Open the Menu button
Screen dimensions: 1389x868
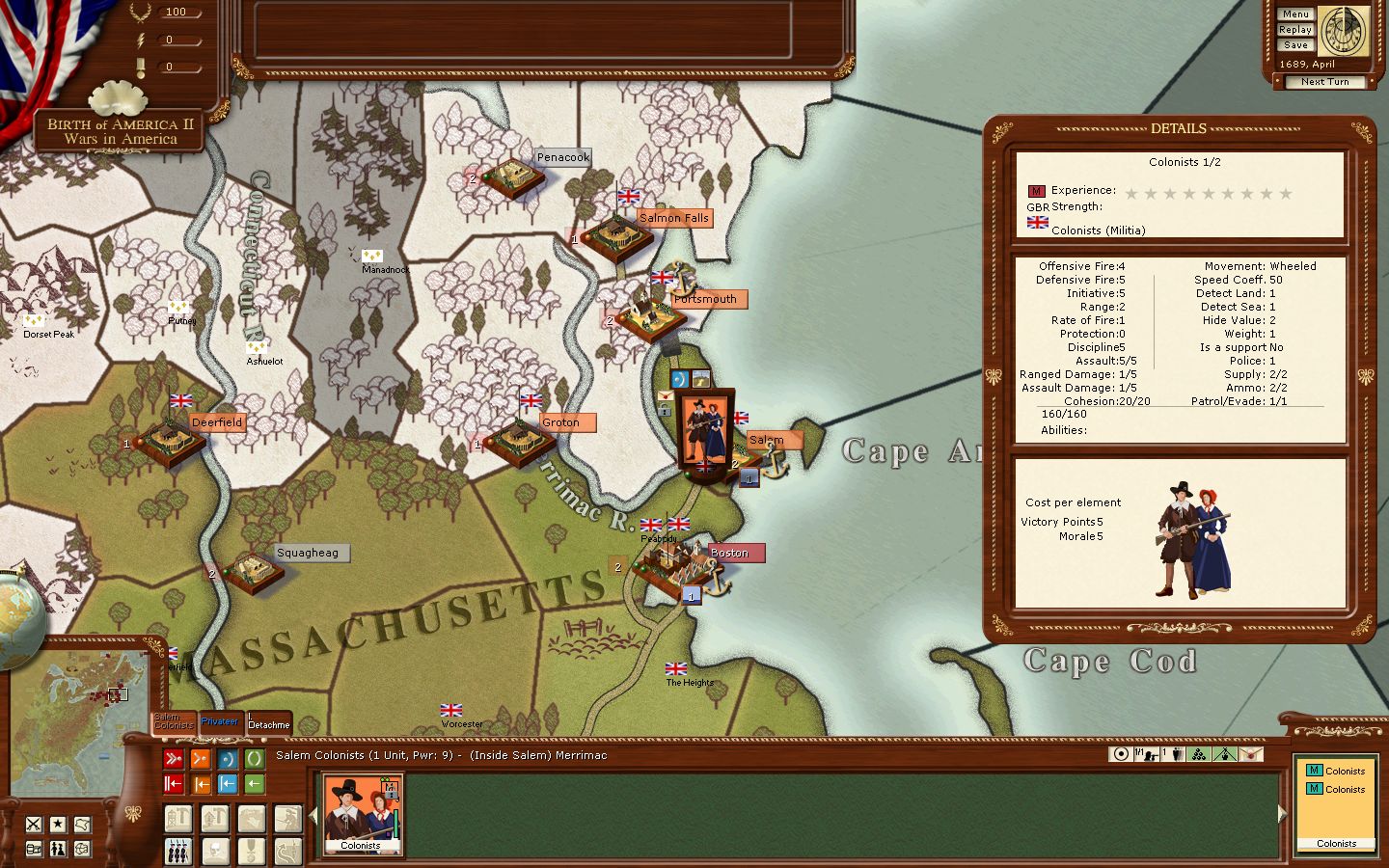pyautogui.click(x=1295, y=14)
